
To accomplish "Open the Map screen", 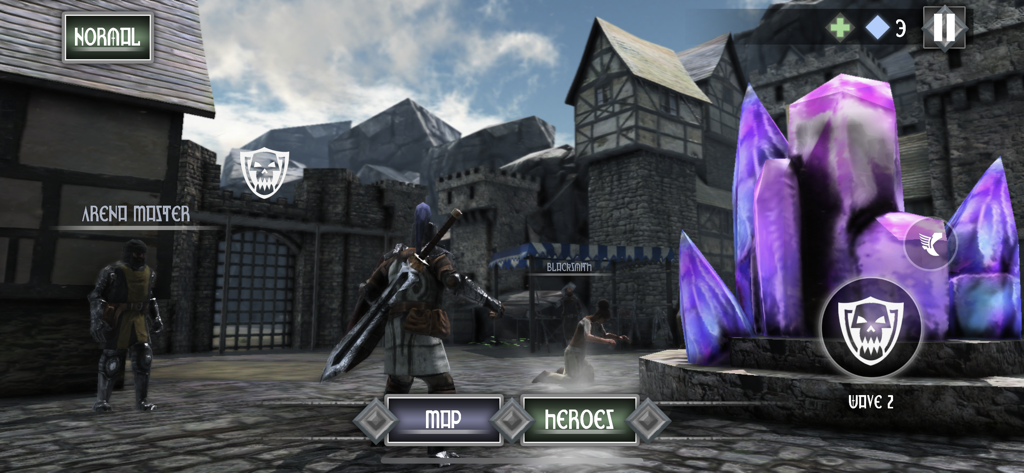I will pos(443,419).
